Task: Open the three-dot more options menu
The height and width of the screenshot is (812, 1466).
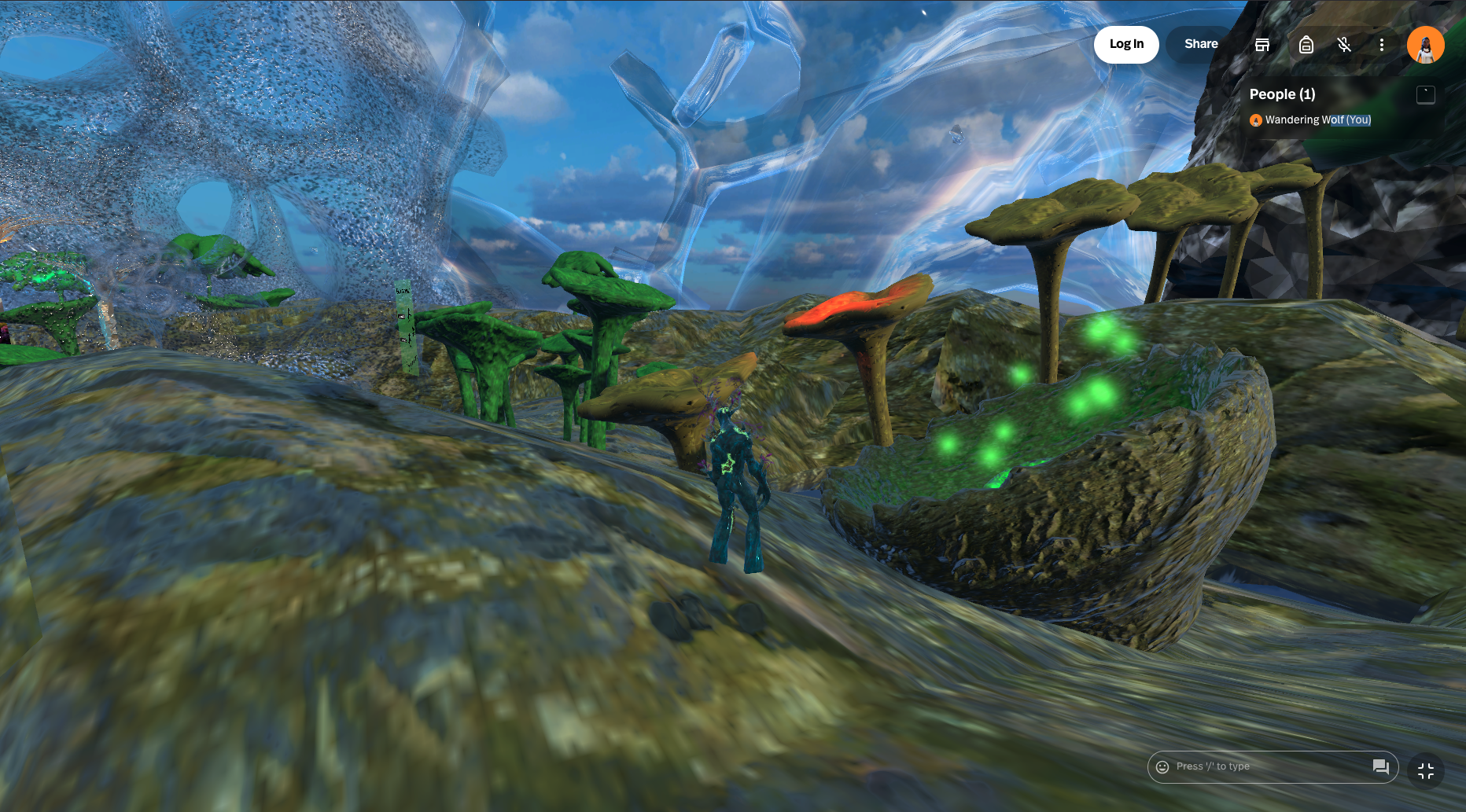Action: (1381, 45)
